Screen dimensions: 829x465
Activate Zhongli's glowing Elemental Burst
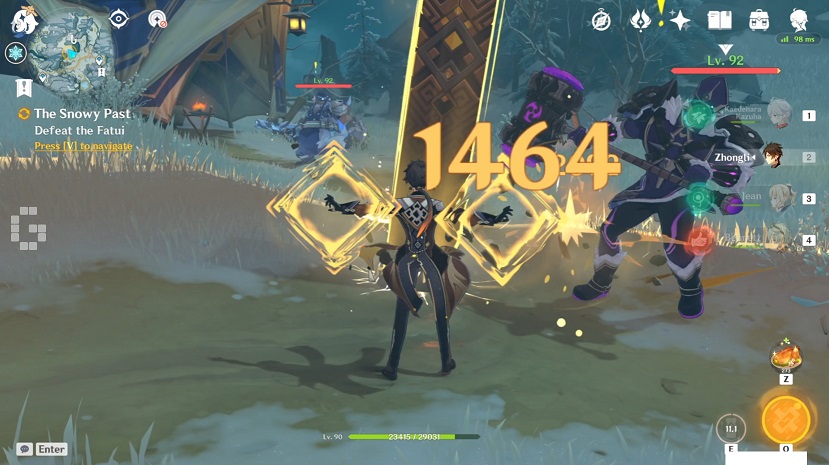[785, 419]
